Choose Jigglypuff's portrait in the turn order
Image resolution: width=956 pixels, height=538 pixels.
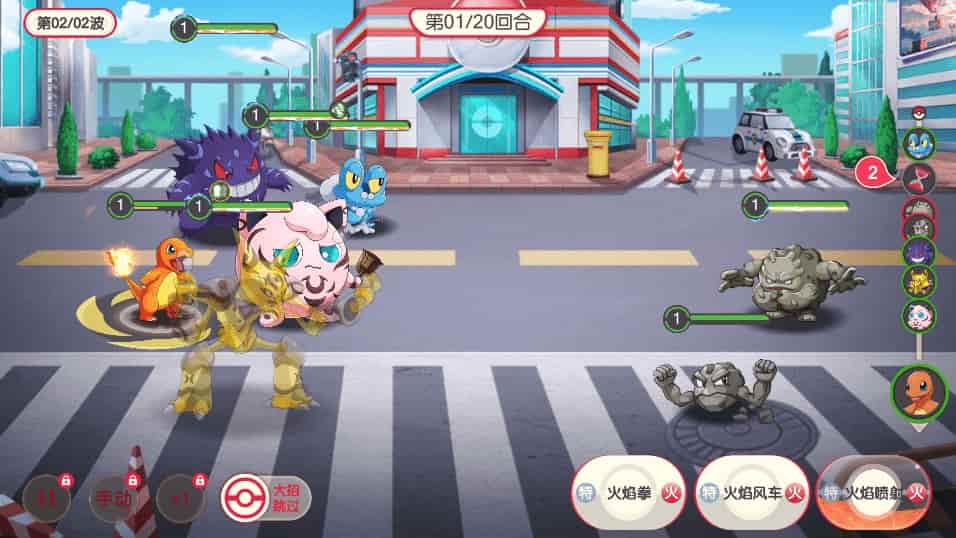pyautogui.click(x=918, y=316)
